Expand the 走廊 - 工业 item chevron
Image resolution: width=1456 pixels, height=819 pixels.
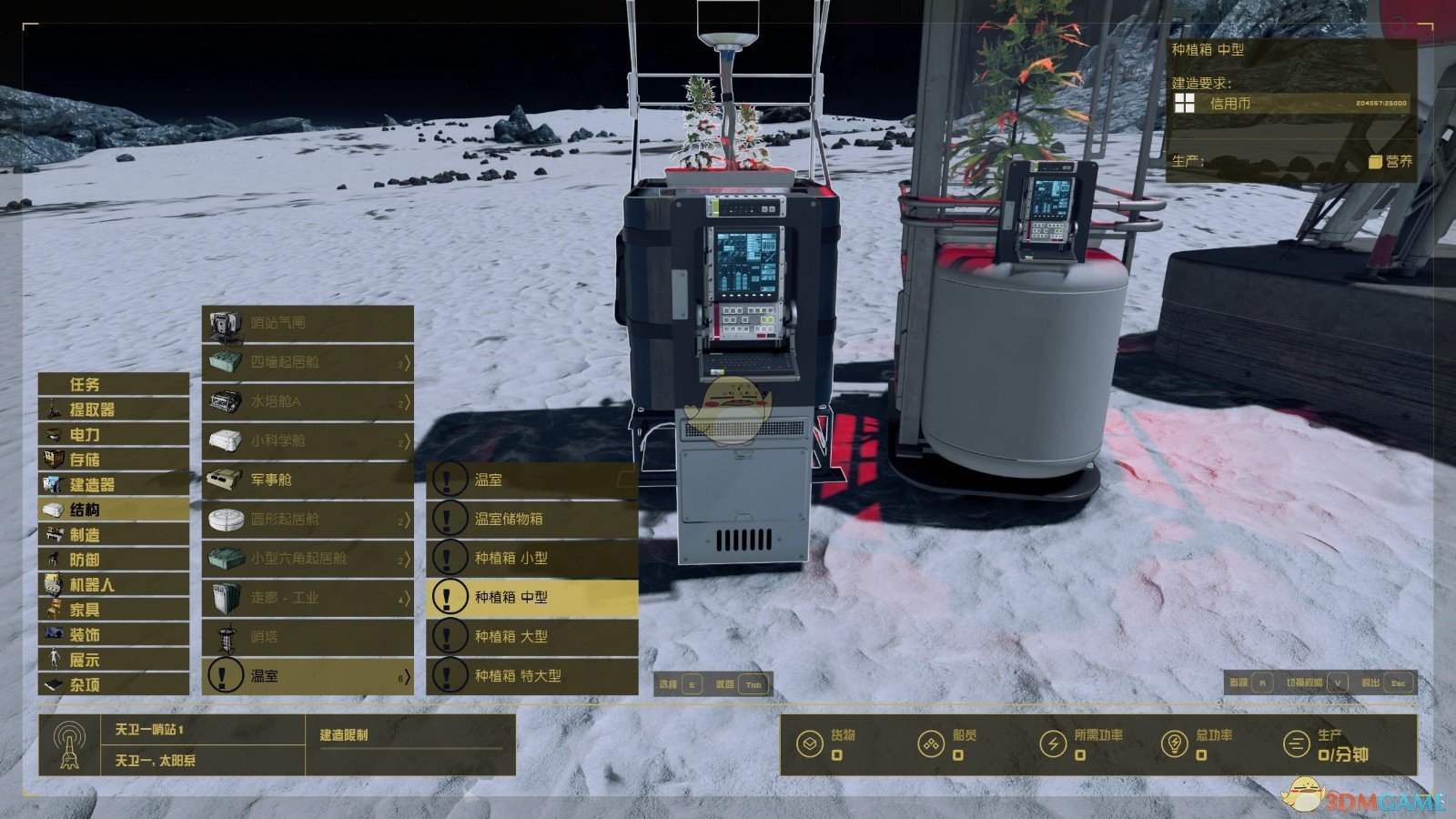click(x=409, y=600)
